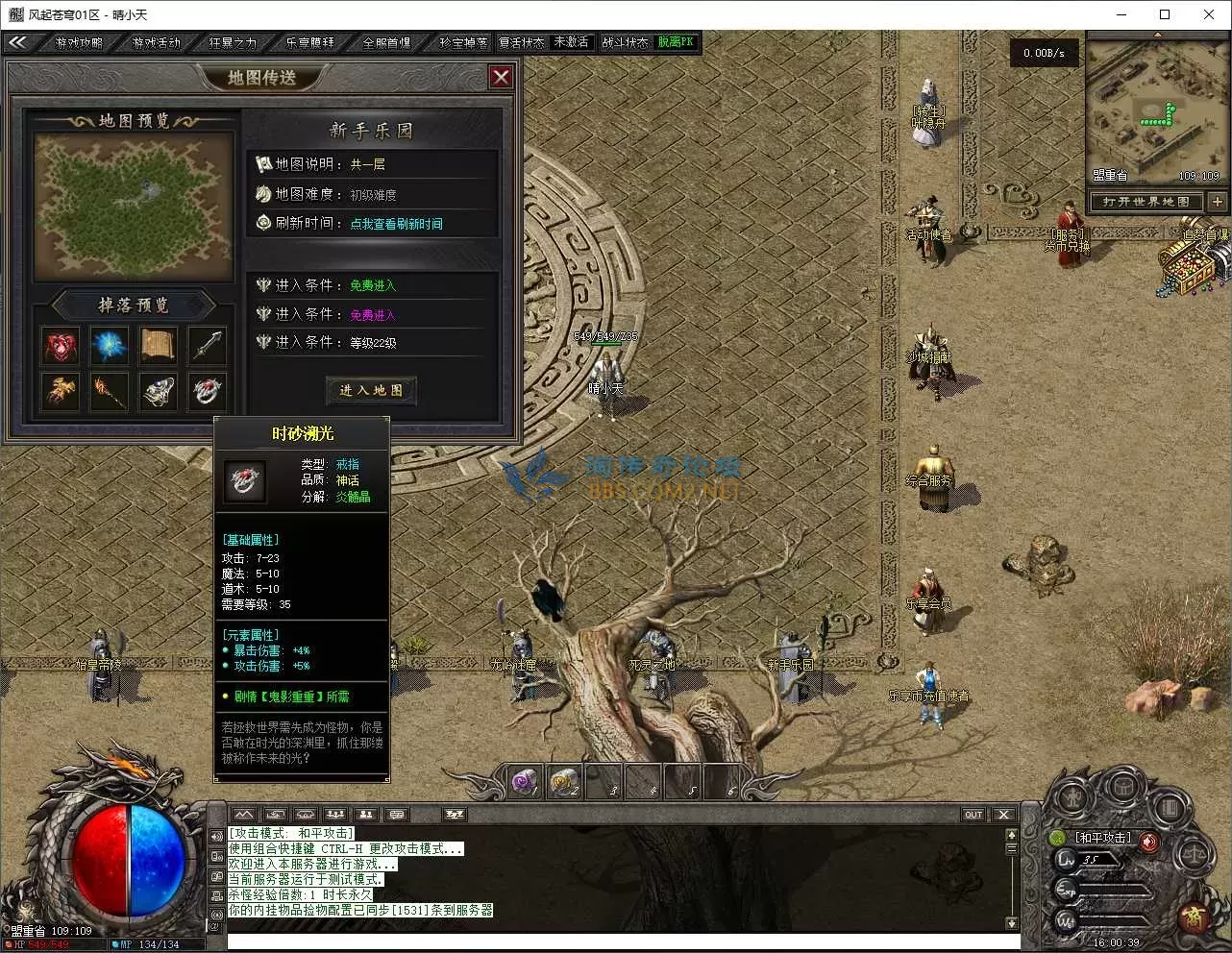The height and width of the screenshot is (953, 1232).
Task: Close the 地图传送 teleport window
Action: [501, 77]
